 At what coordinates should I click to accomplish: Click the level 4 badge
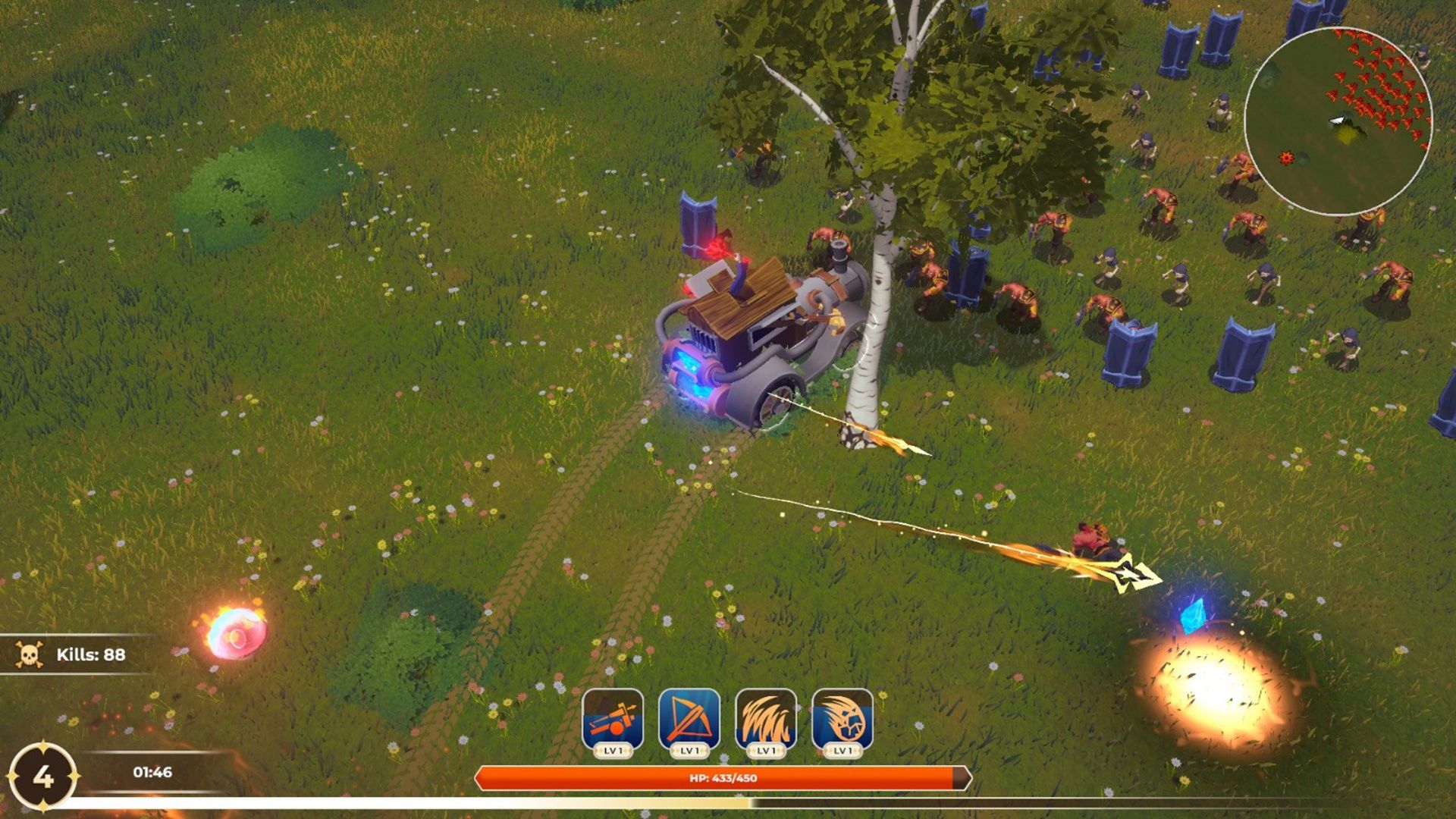tap(43, 777)
